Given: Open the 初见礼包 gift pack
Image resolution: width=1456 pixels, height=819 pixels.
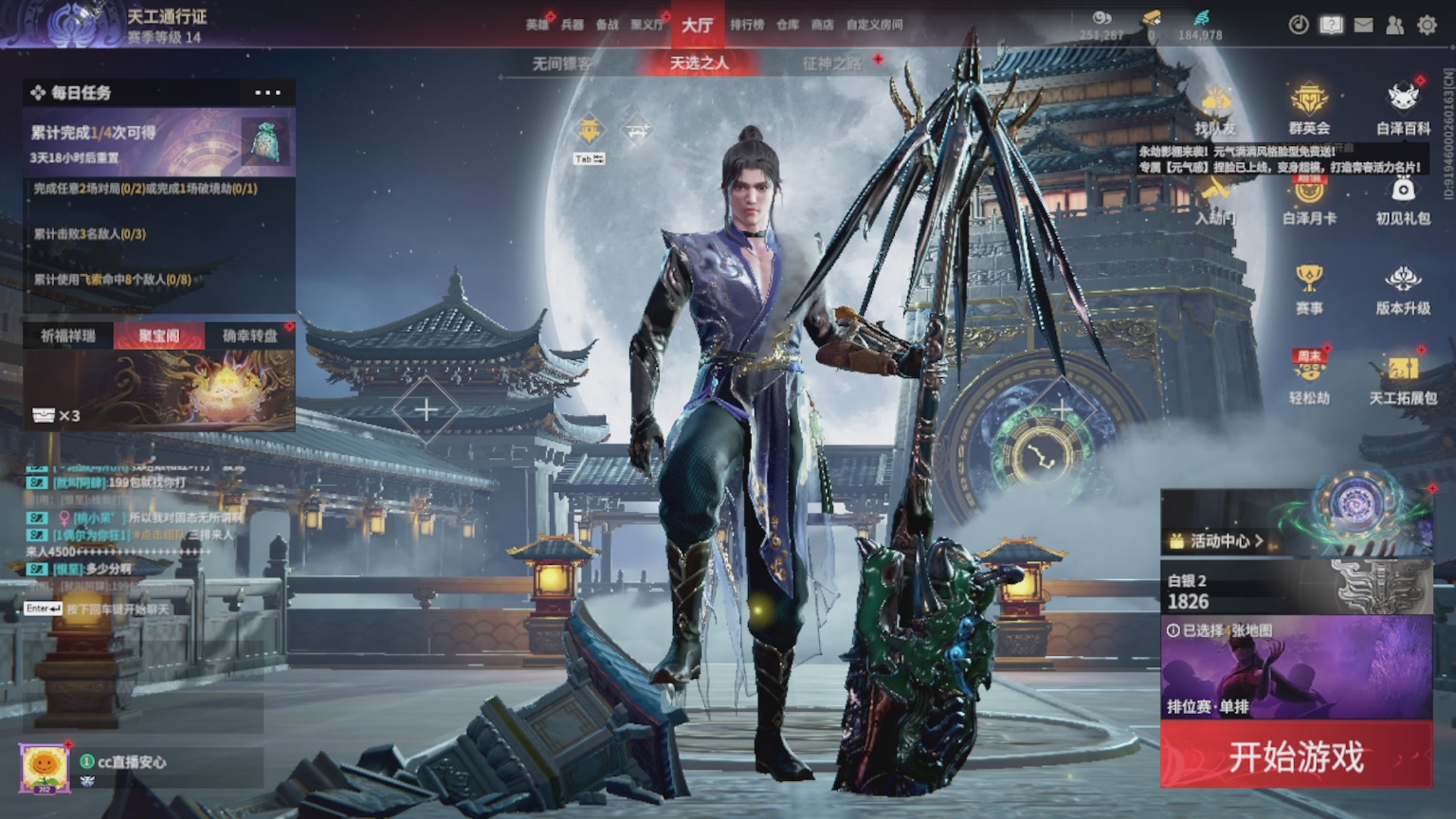Looking at the screenshot, I should [x=1403, y=199].
